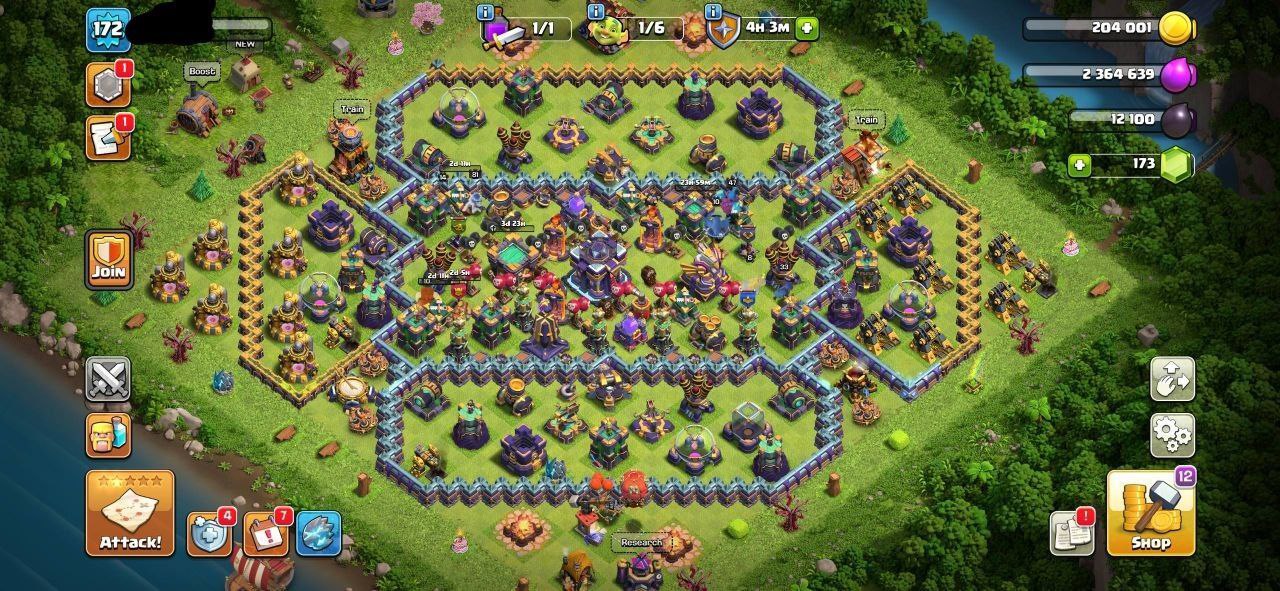The height and width of the screenshot is (591, 1280).
Task: Open the calendar events icon
Action: click(265, 535)
